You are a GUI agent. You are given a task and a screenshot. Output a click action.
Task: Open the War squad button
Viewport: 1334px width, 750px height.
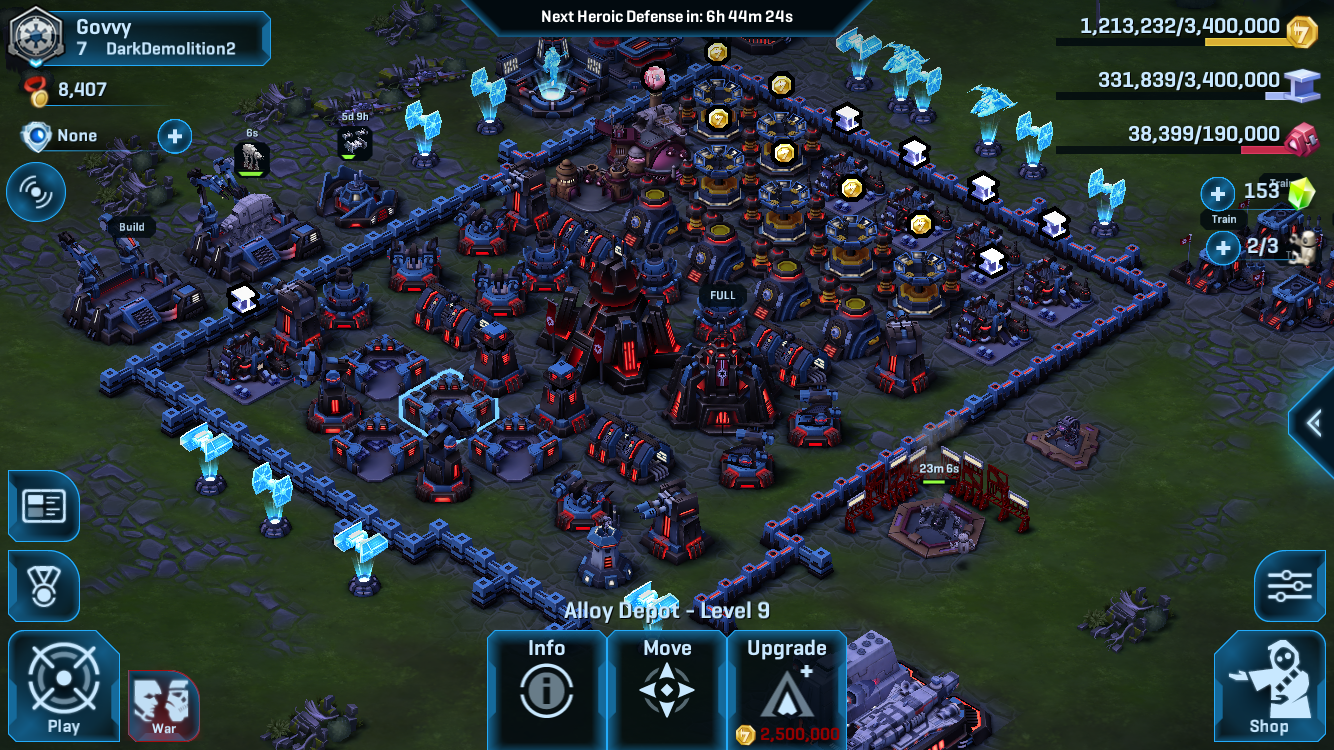(x=164, y=705)
